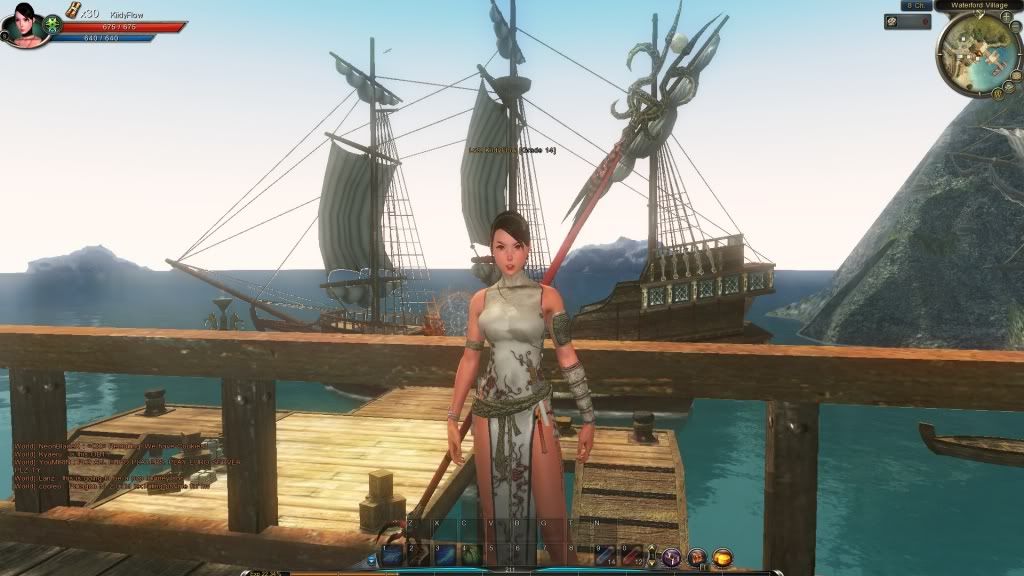Open the treasure chest menu button

click(x=697, y=557)
